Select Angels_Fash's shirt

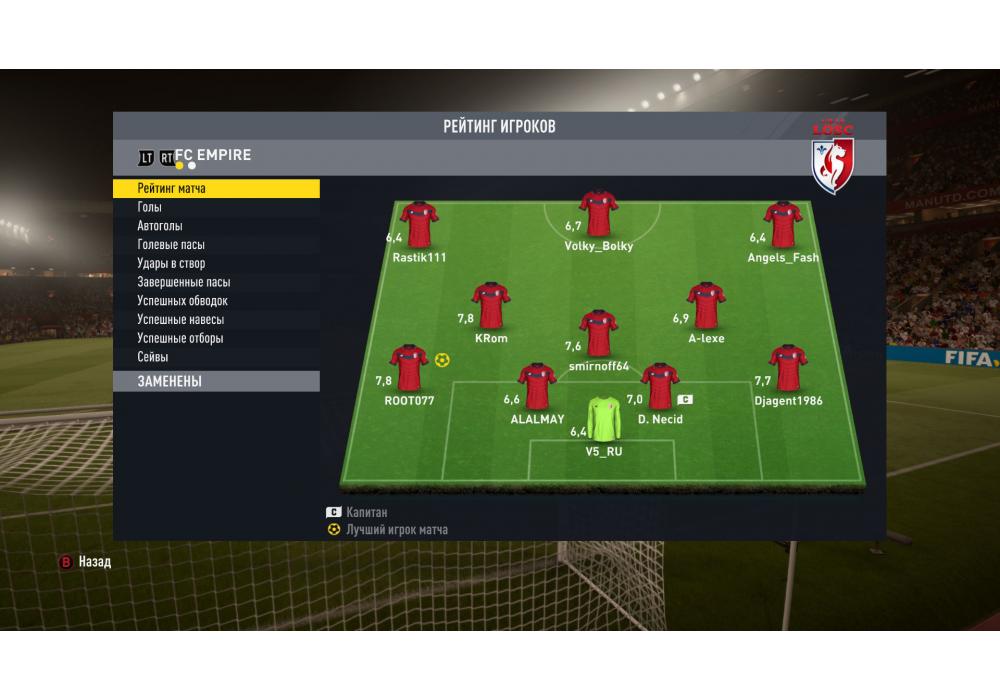pyautogui.click(x=783, y=226)
